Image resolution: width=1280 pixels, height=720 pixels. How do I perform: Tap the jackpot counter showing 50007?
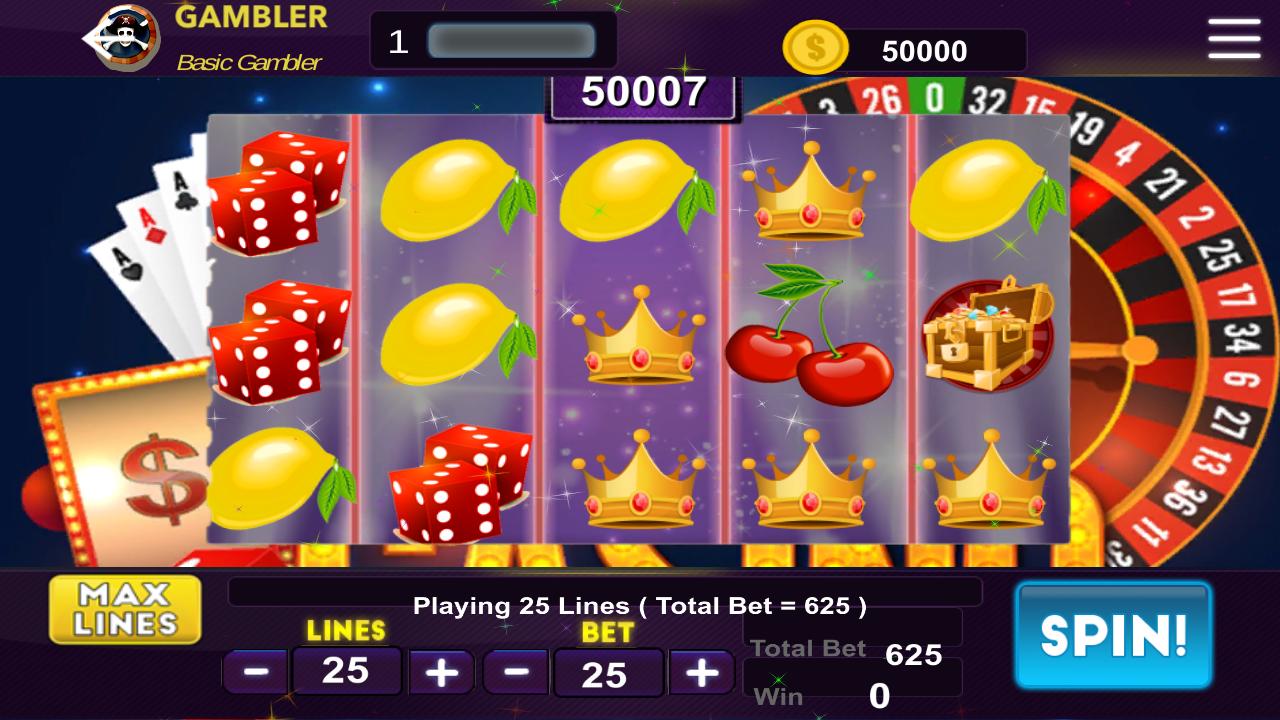pos(643,92)
